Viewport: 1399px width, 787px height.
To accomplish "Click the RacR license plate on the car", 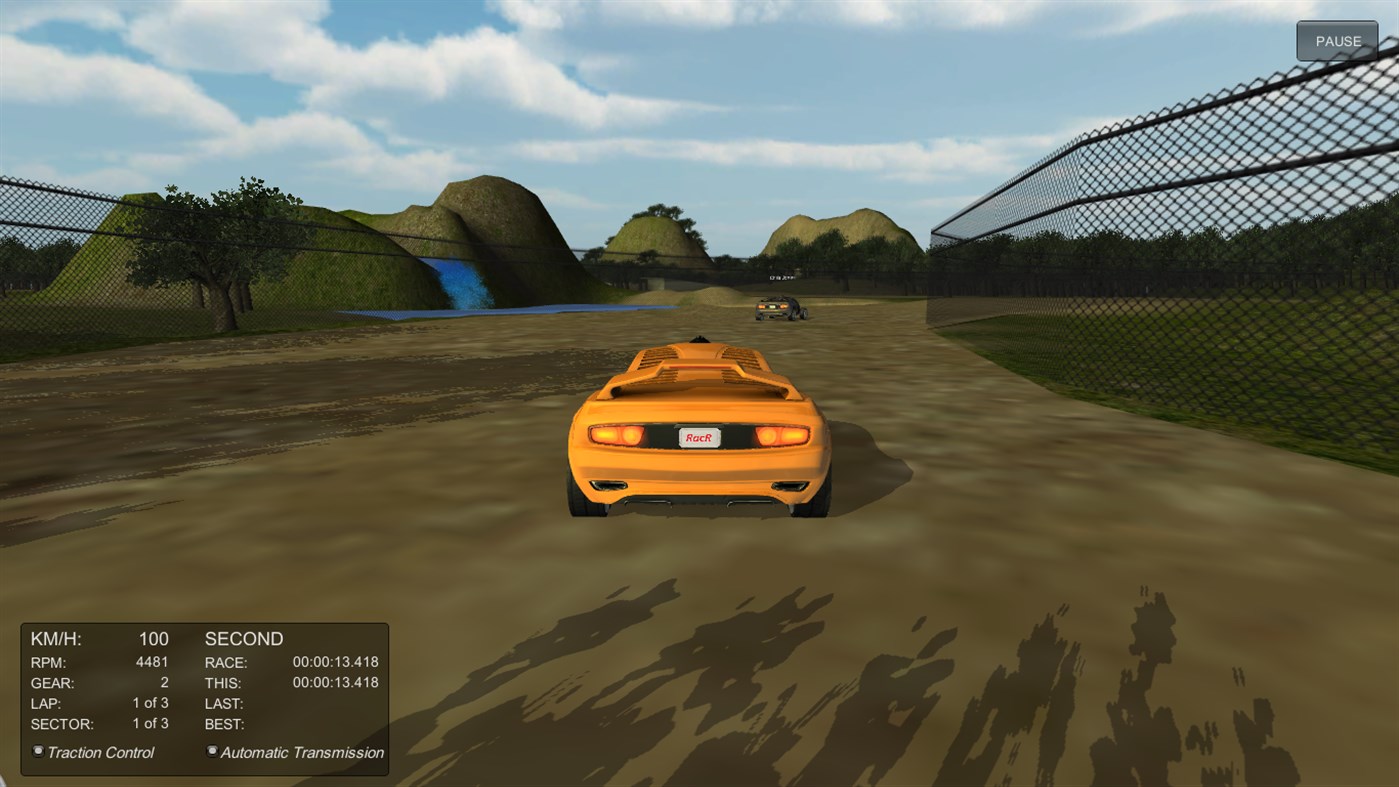I will 699,436.
